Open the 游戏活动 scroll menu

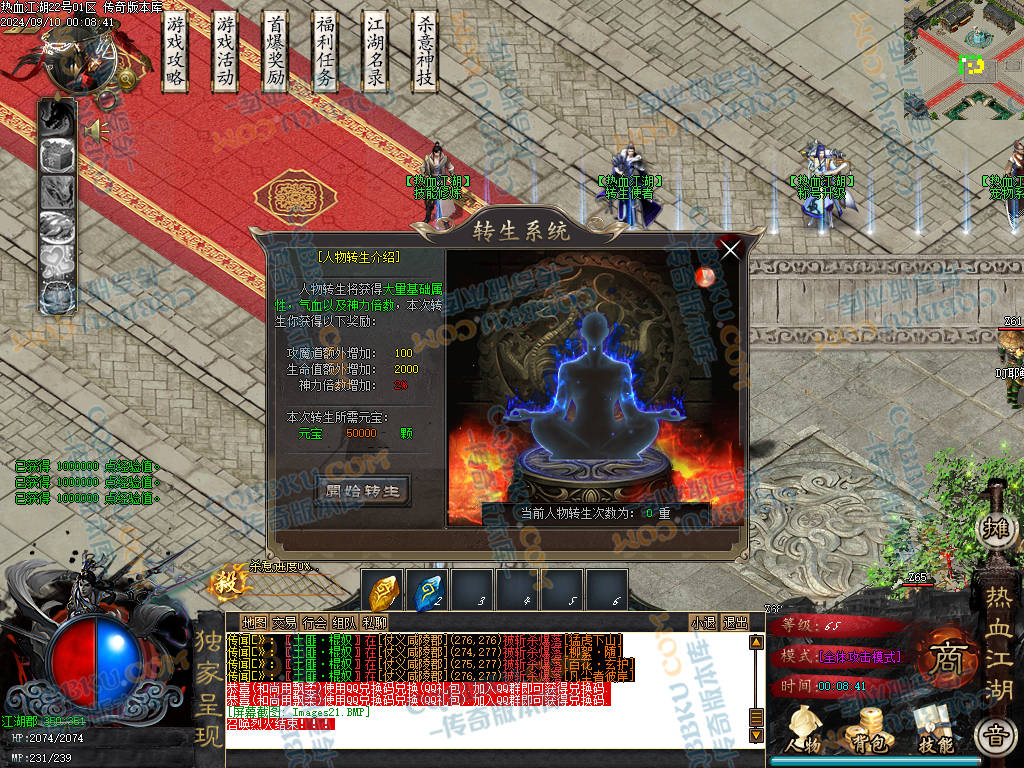[x=225, y=52]
